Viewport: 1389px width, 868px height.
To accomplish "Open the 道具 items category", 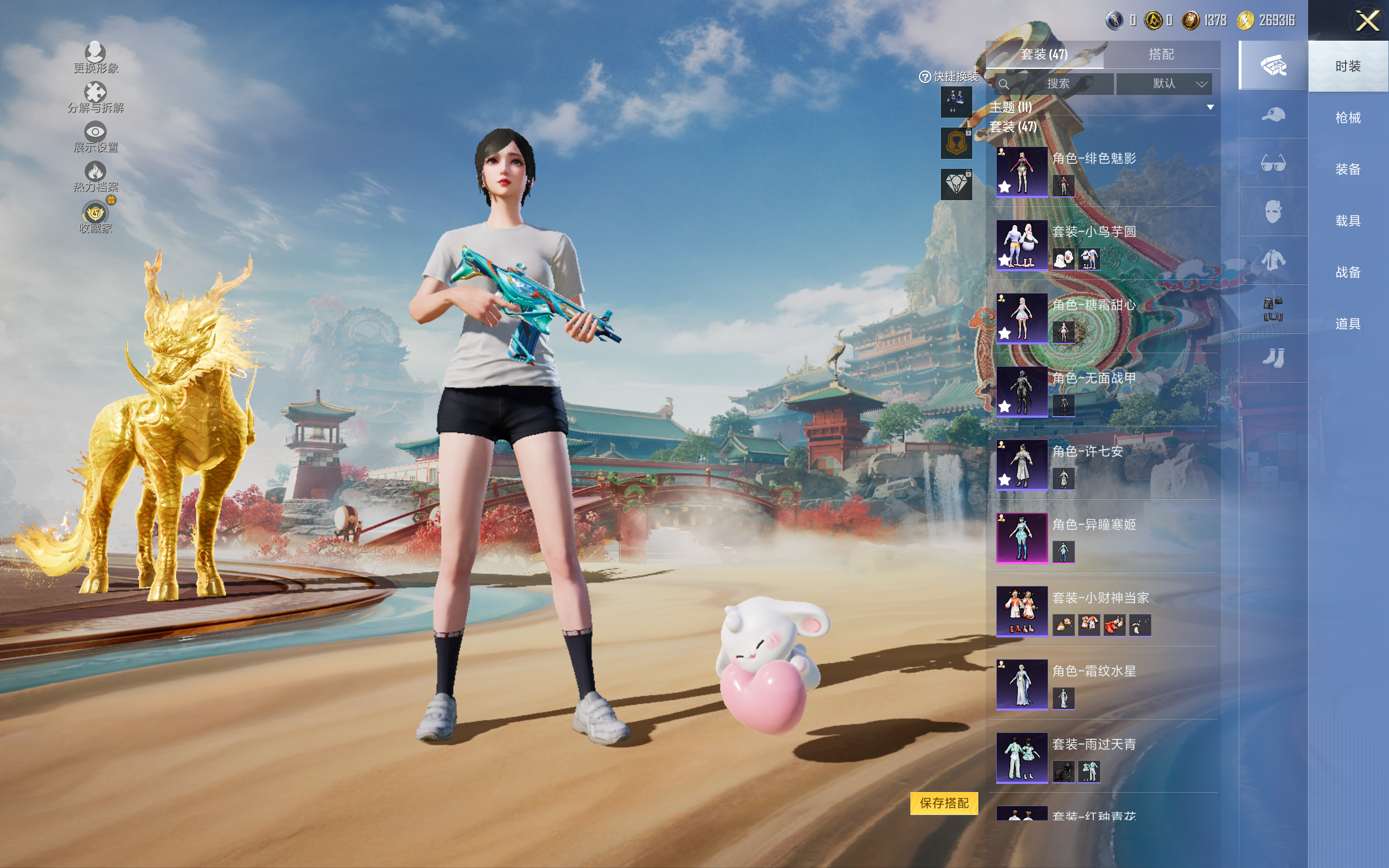I will 1348,324.
